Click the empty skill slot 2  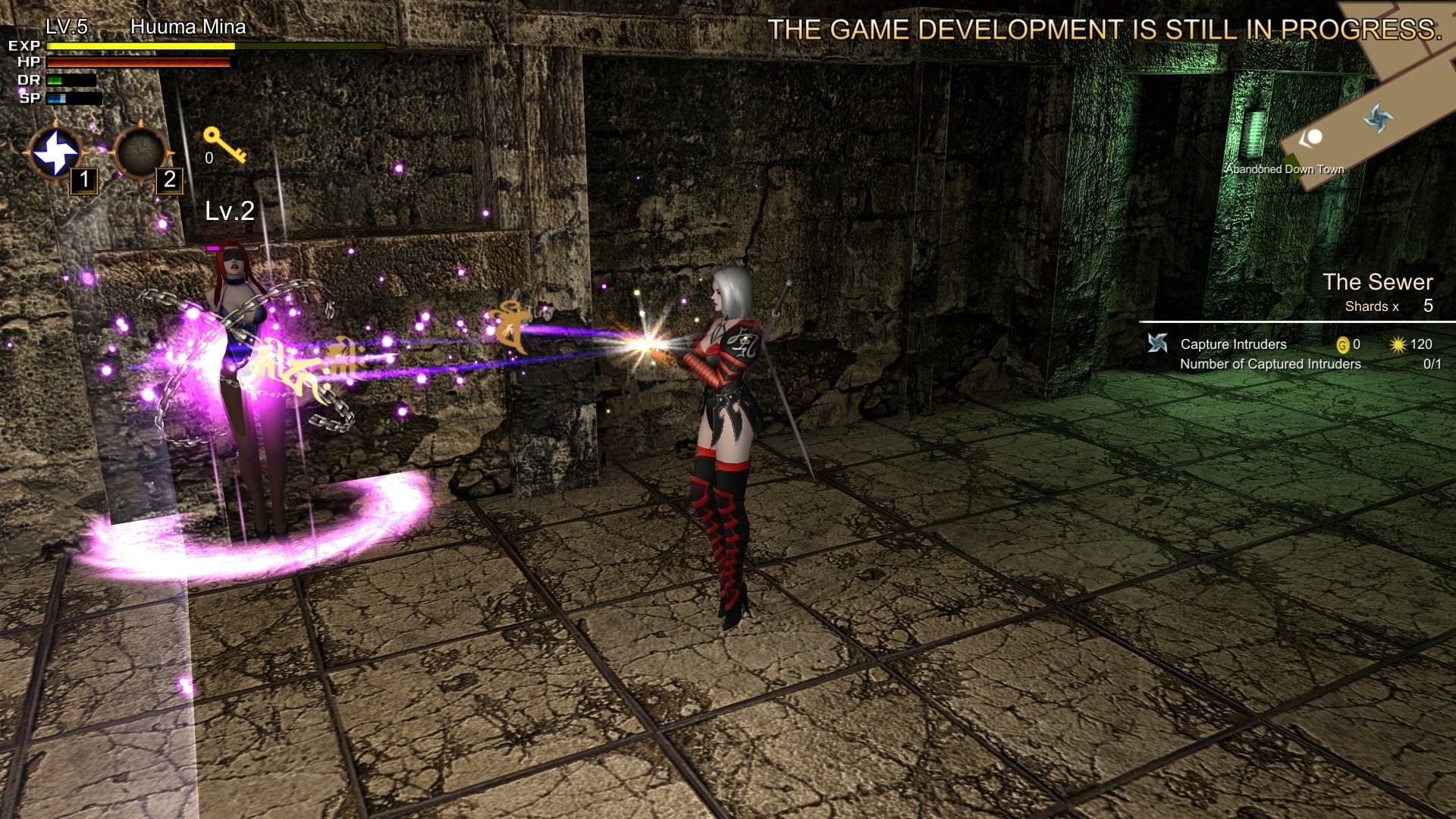click(x=140, y=153)
